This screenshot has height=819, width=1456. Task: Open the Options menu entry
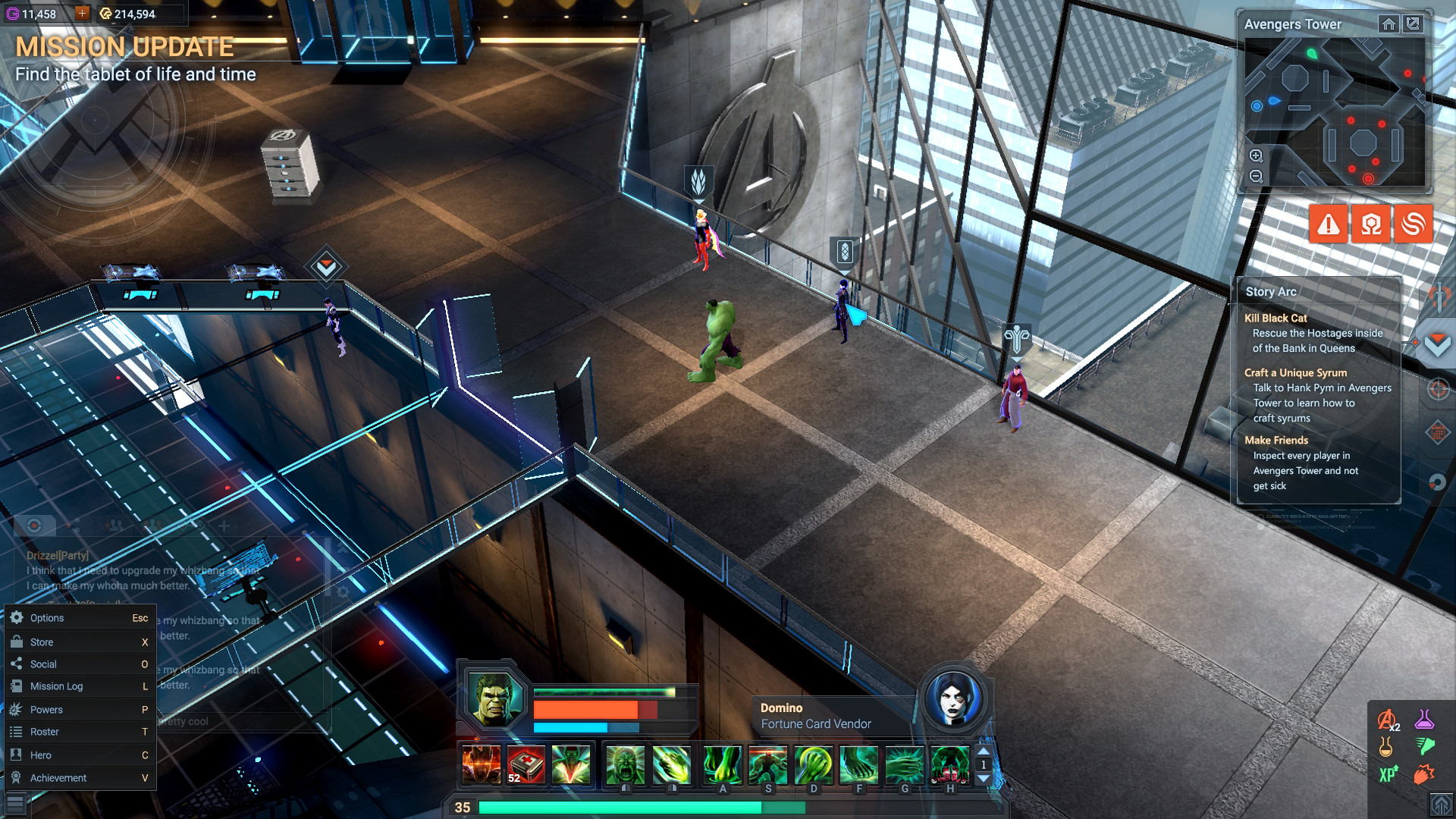47,618
